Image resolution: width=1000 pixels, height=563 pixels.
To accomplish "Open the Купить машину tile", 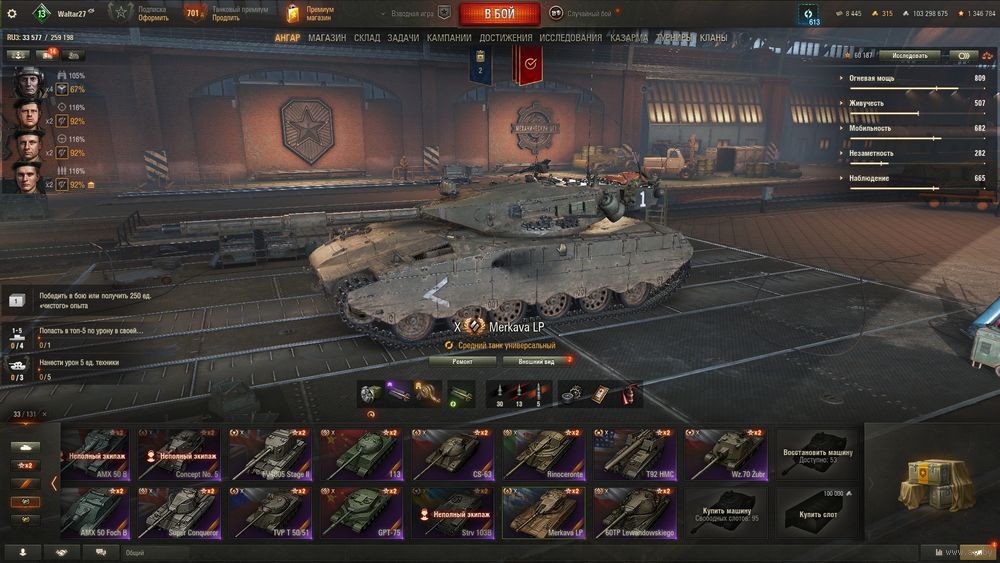I will (727, 512).
